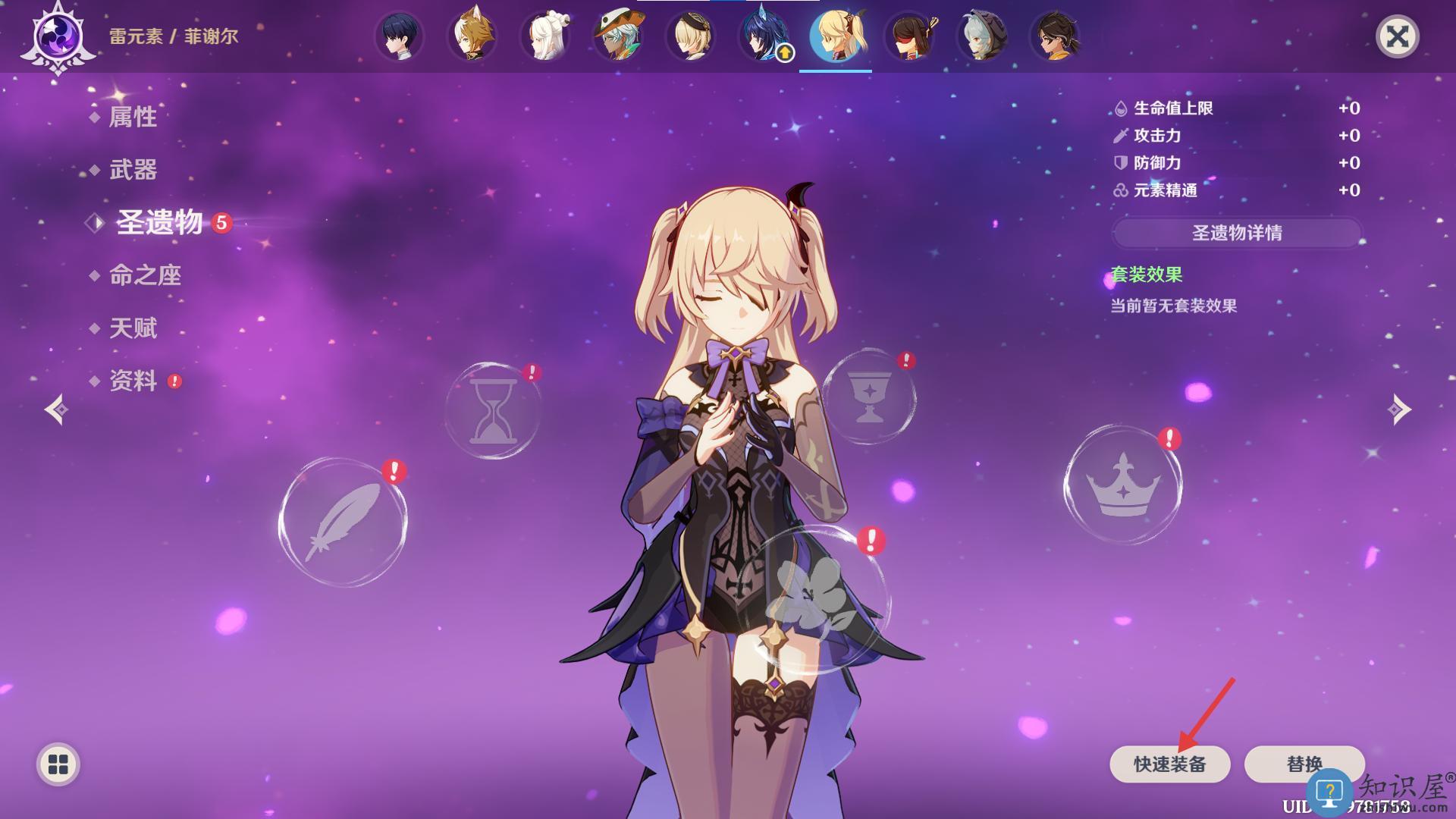Select the fox-eared blond character portrait
The width and height of the screenshot is (1456, 819).
pos(472,36)
